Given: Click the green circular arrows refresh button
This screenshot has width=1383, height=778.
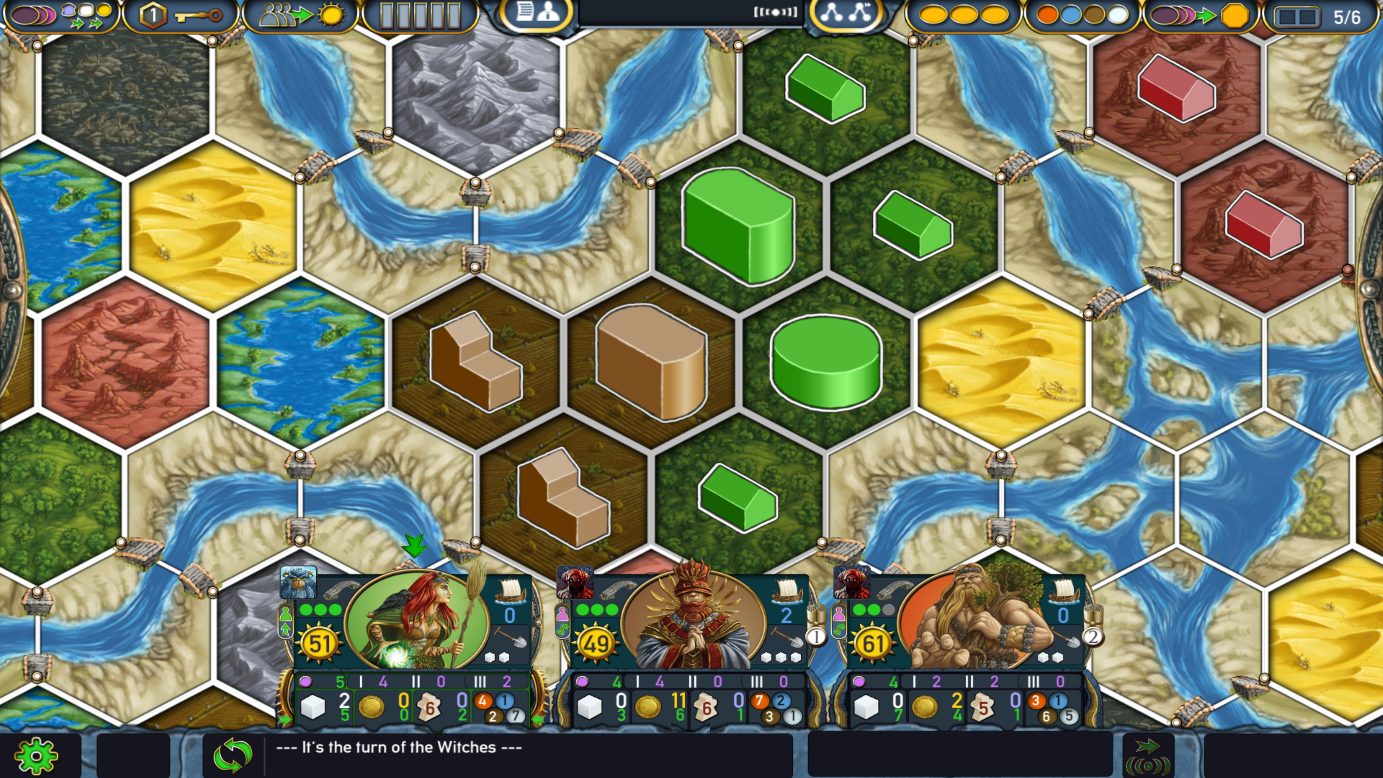Looking at the screenshot, I should (x=232, y=755).
